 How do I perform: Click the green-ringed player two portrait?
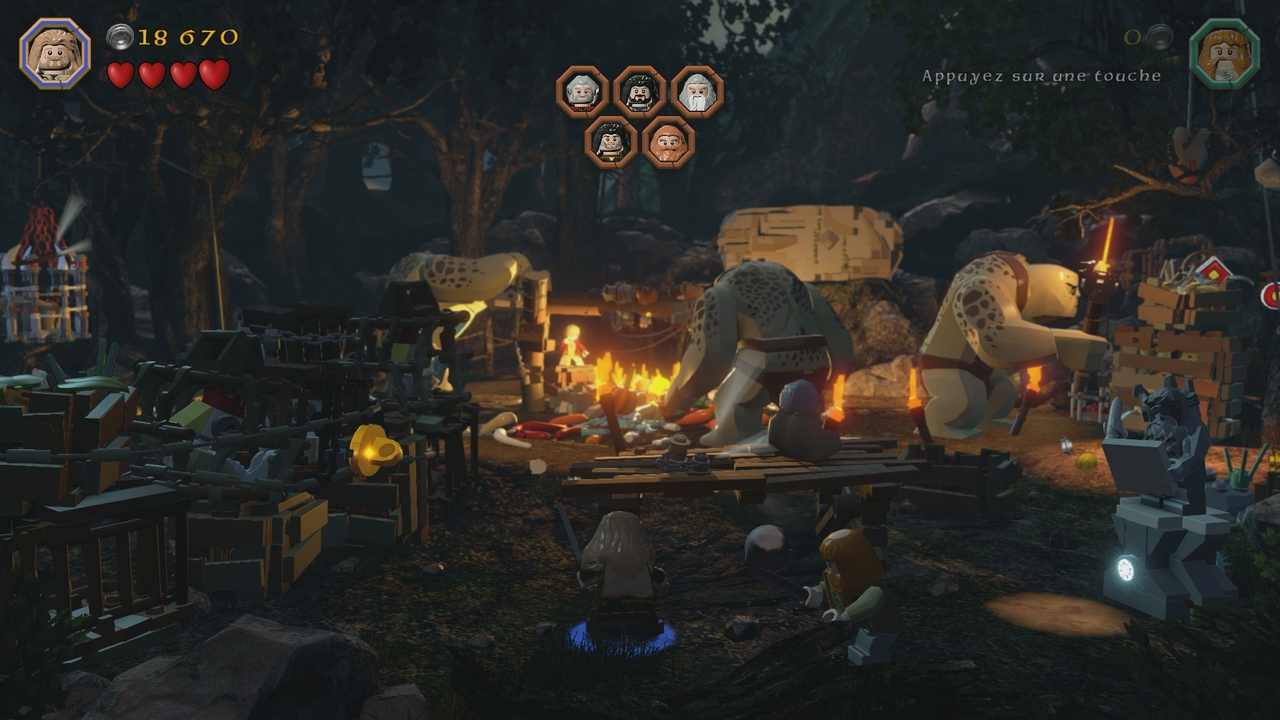1224,54
